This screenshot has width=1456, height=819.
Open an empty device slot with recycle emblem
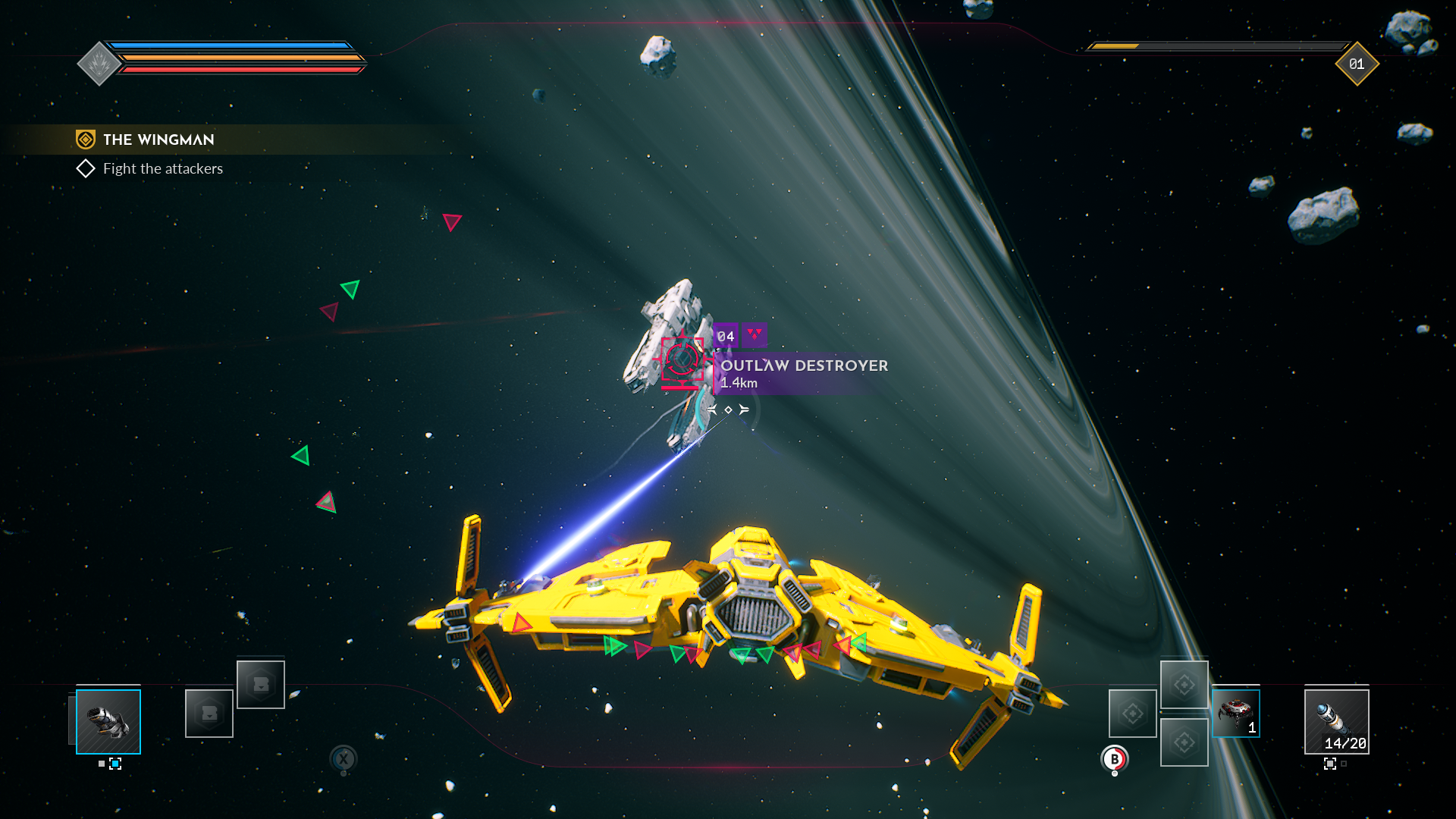point(1132,713)
